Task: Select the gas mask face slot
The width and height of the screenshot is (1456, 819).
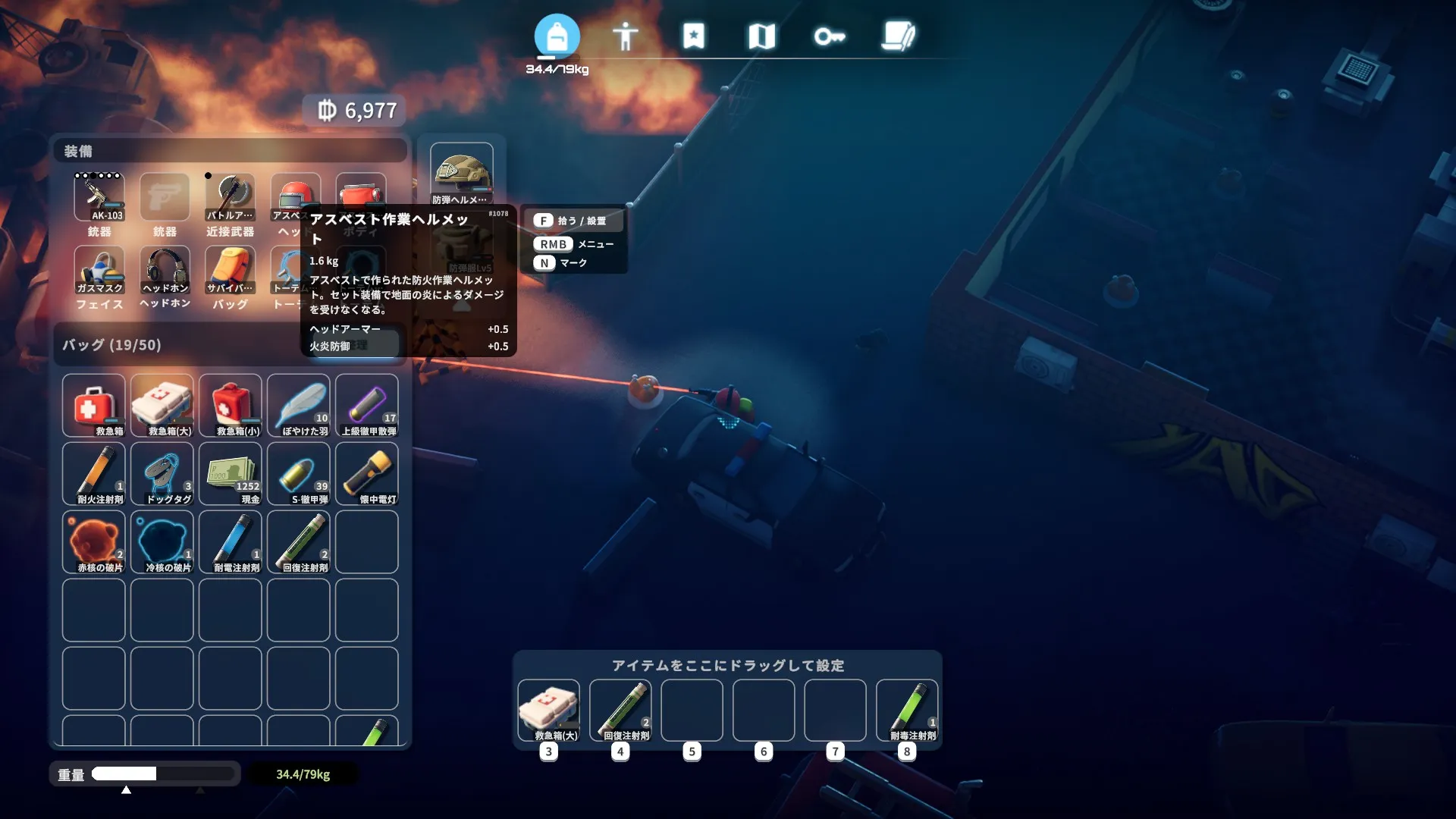Action: 99,271
